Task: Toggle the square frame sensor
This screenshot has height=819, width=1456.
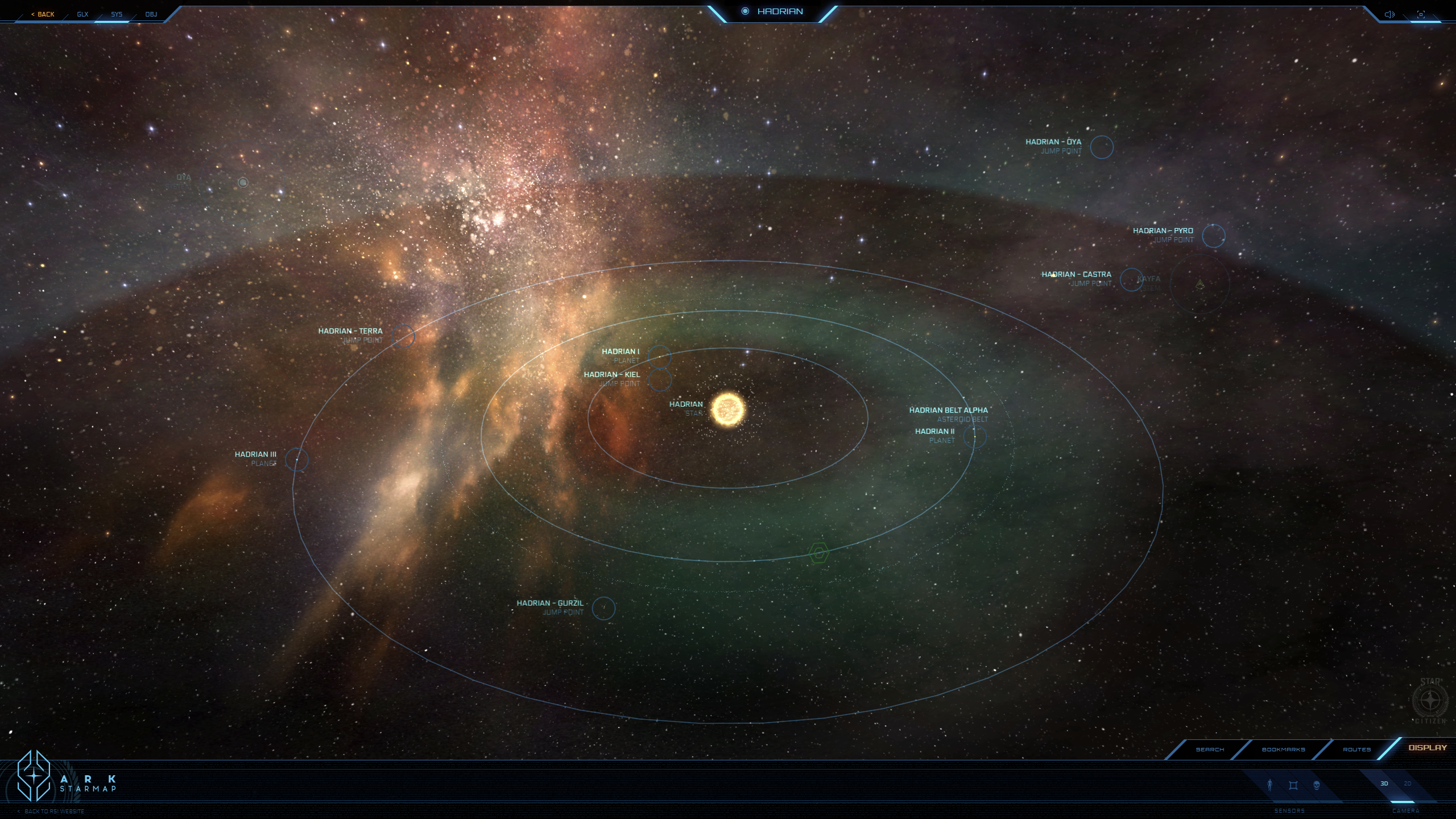Action: tap(1293, 785)
